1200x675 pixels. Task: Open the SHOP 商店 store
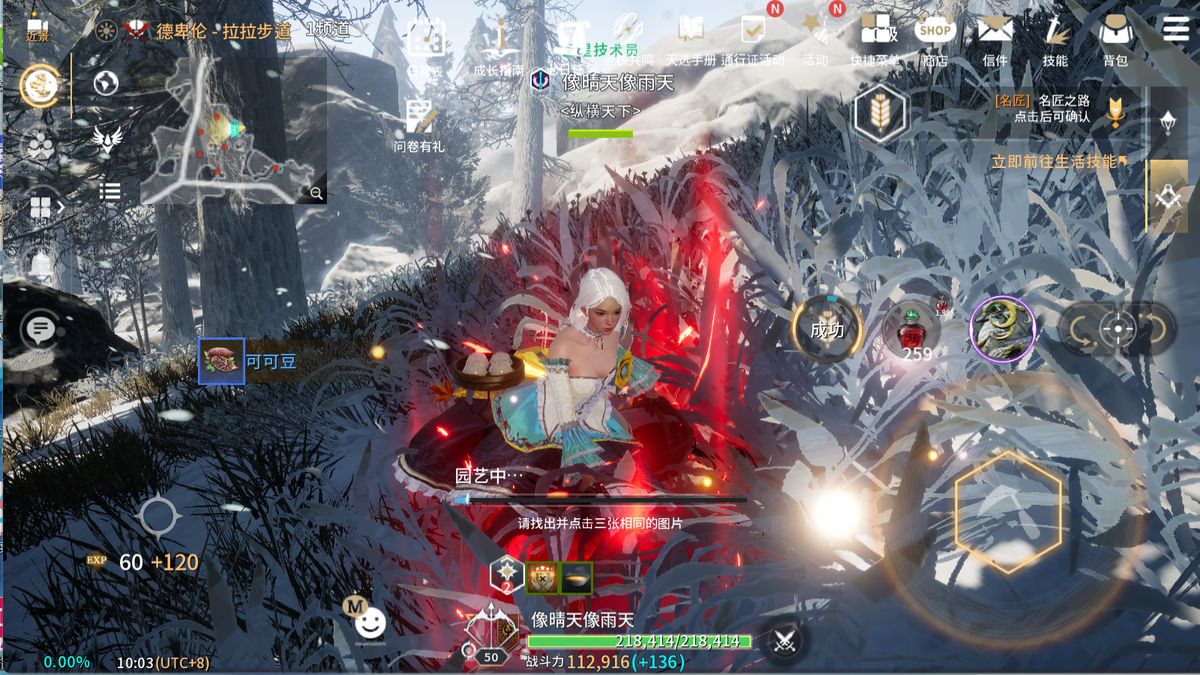click(x=935, y=38)
